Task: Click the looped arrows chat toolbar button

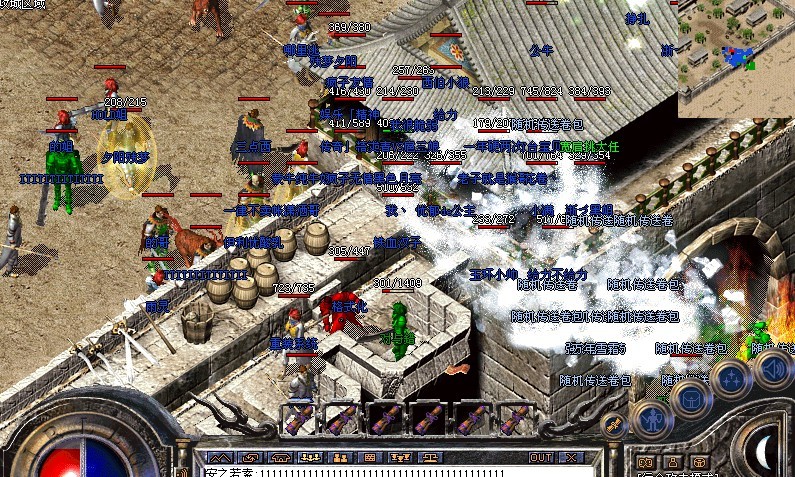Action: tap(249, 457)
